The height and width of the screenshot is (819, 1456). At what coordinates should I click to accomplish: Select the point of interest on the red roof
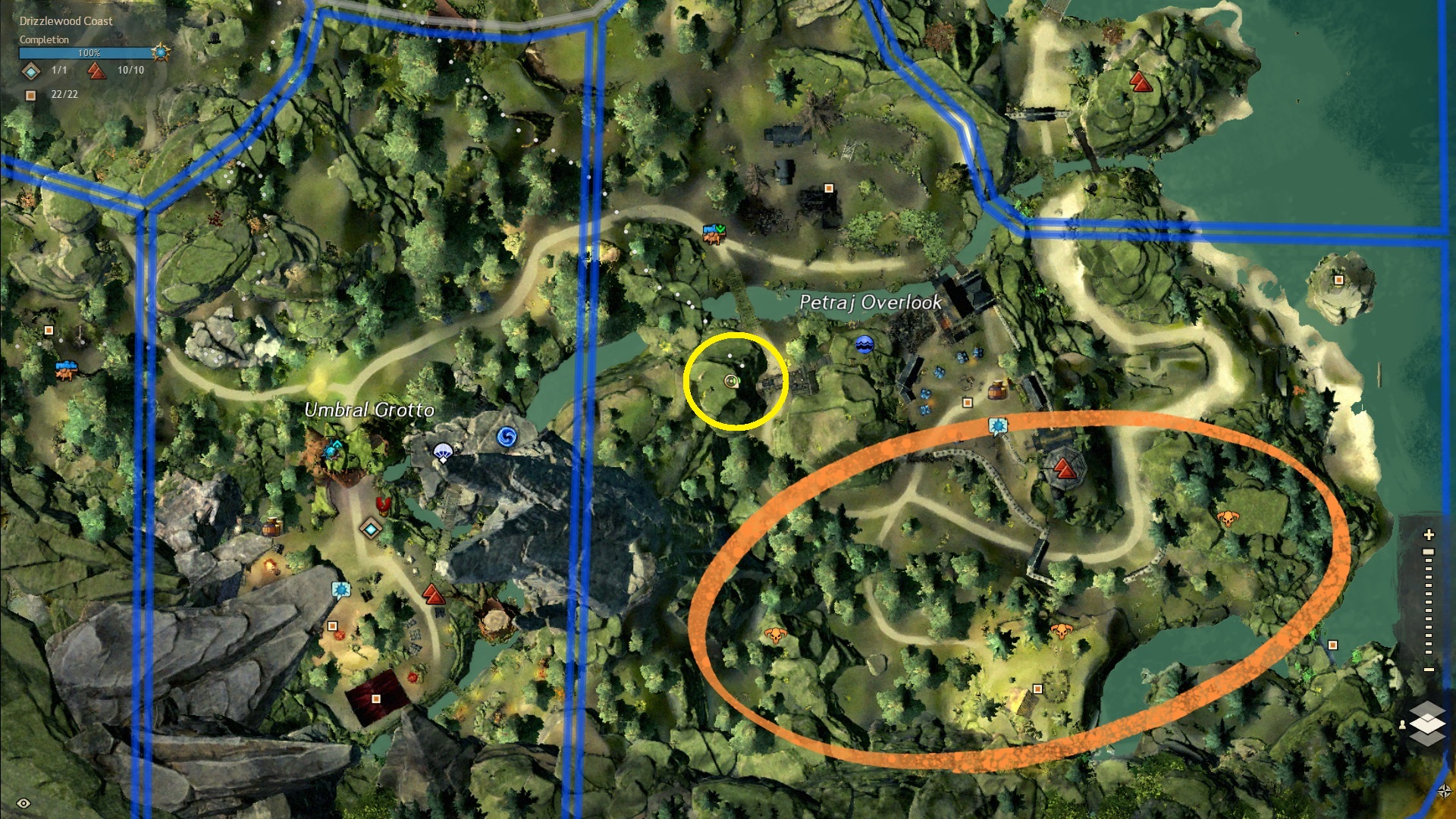pyautogui.click(x=376, y=698)
